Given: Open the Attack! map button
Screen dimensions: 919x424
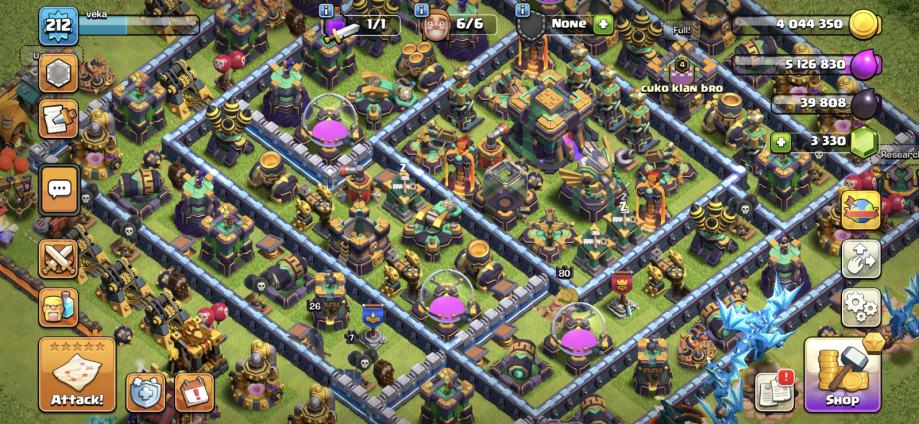Looking at the screenshot, I should tap(77, 374).
